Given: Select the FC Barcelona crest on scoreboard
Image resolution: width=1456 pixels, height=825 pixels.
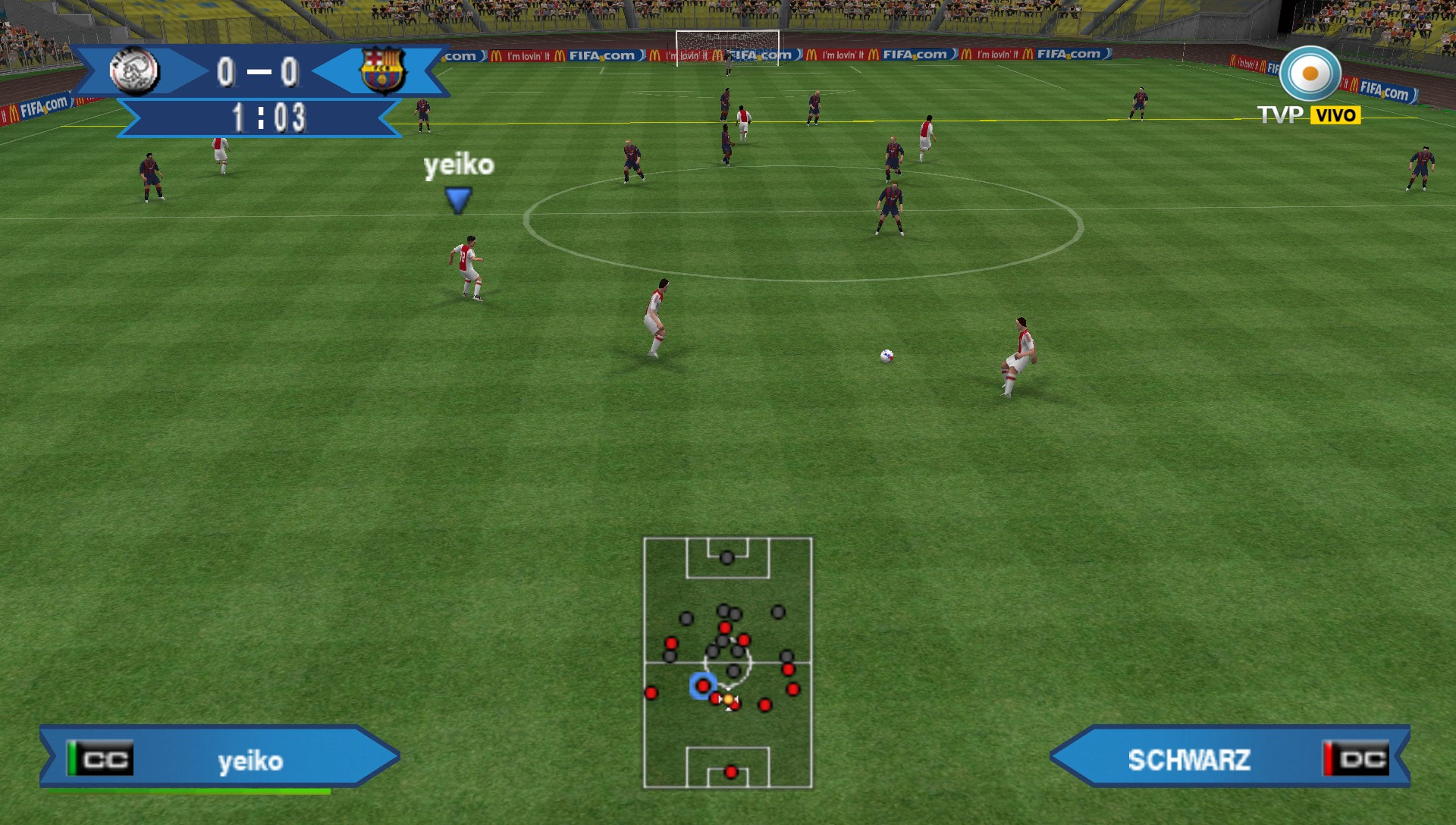Looking at the screenshot, I should point(382,71).
